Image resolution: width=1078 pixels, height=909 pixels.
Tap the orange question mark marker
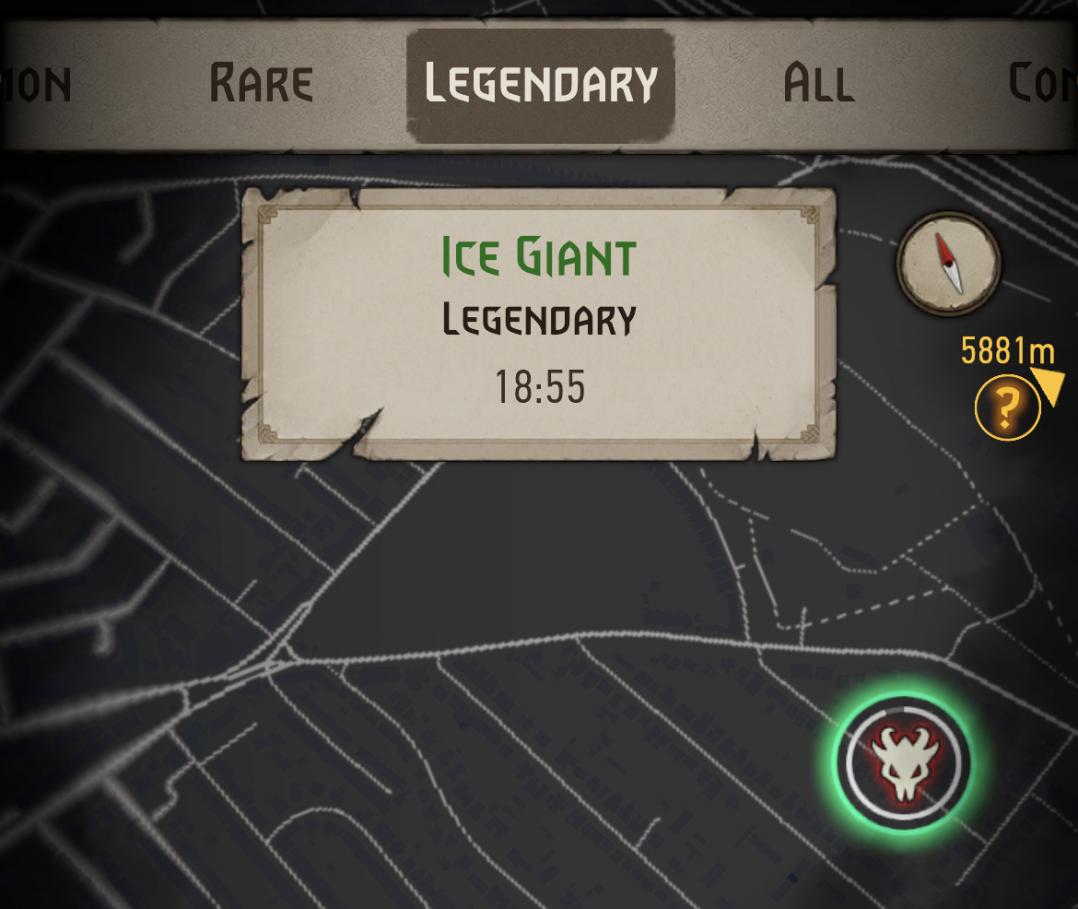1007,408
